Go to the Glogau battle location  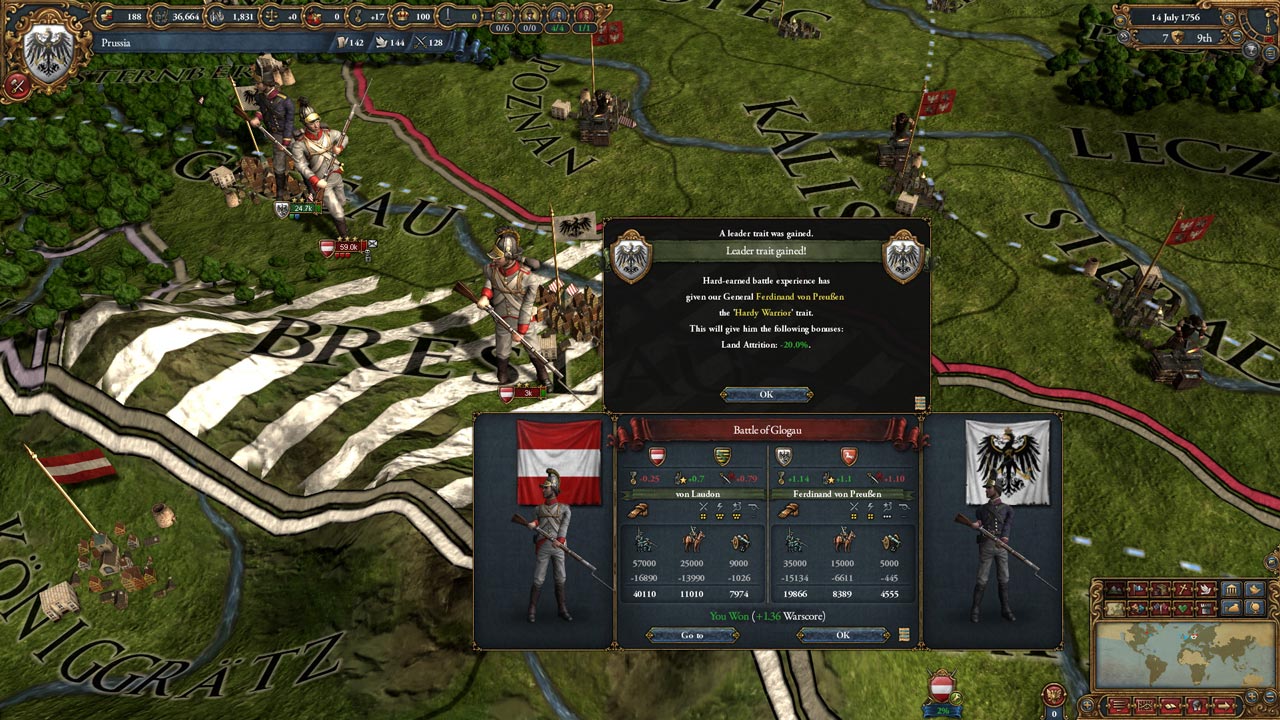[x=692, y=635]
